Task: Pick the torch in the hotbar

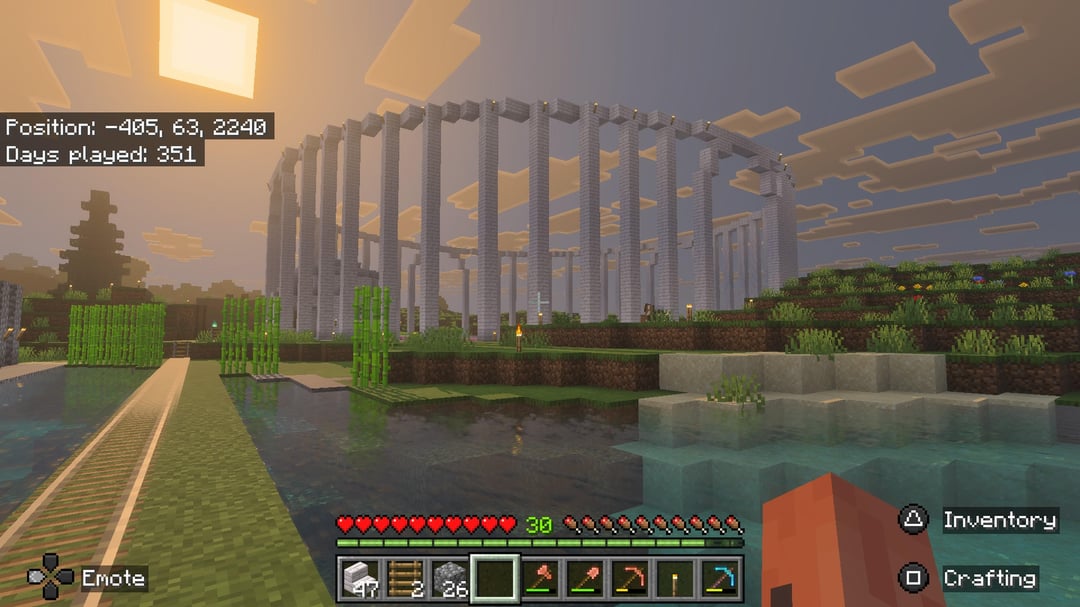Action: [675, 577]
